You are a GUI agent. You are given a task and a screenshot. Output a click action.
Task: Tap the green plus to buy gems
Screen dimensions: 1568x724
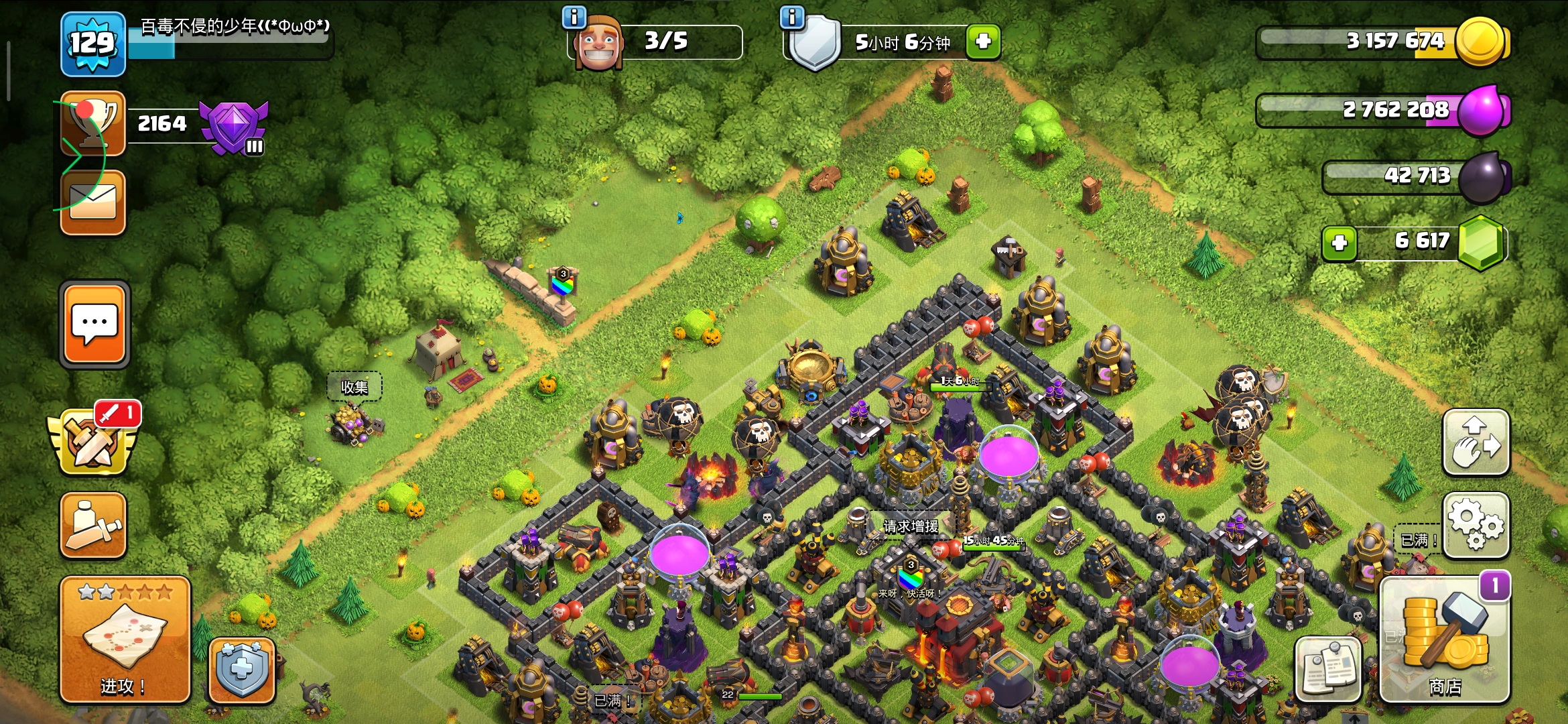pyautogui.click(x=1340, y=243)
